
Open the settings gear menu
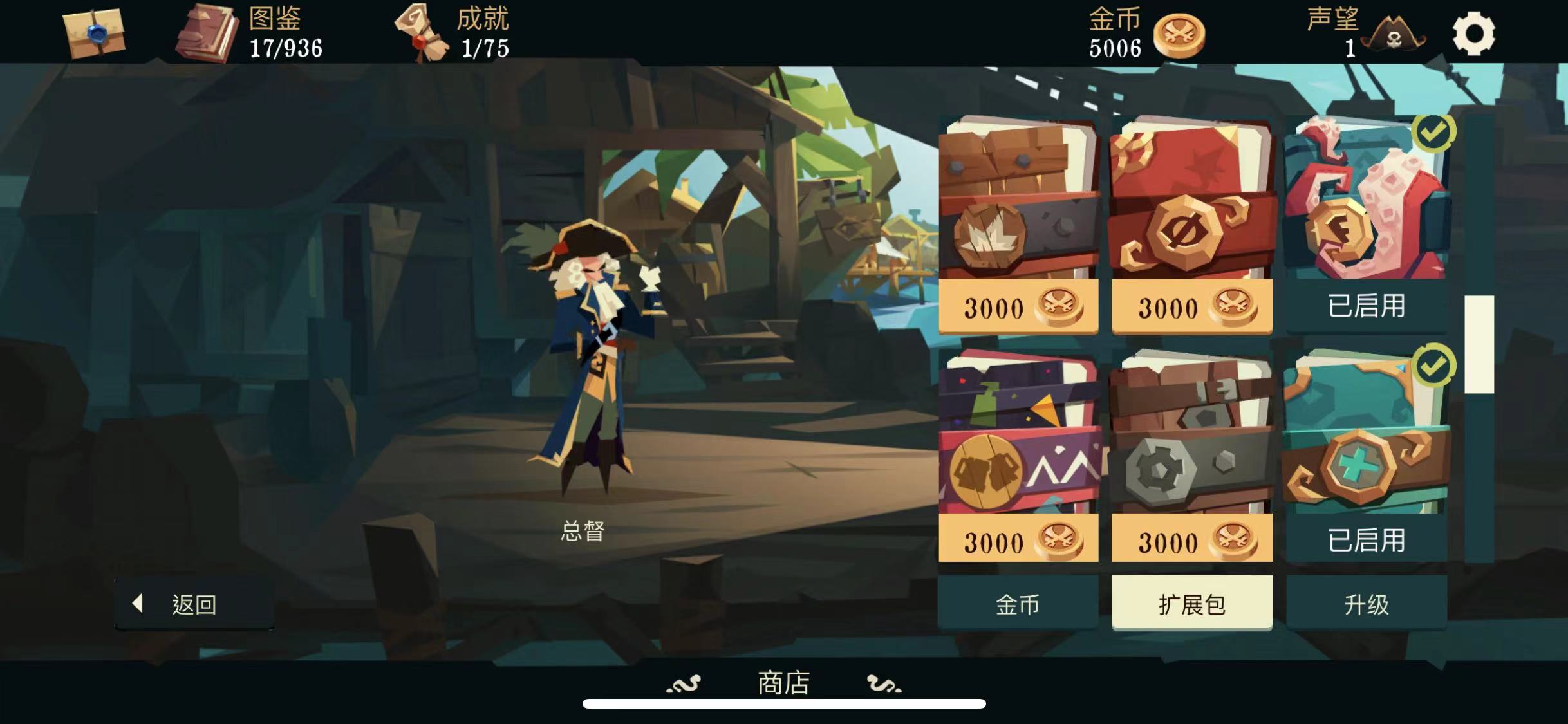pos(1473,33)
